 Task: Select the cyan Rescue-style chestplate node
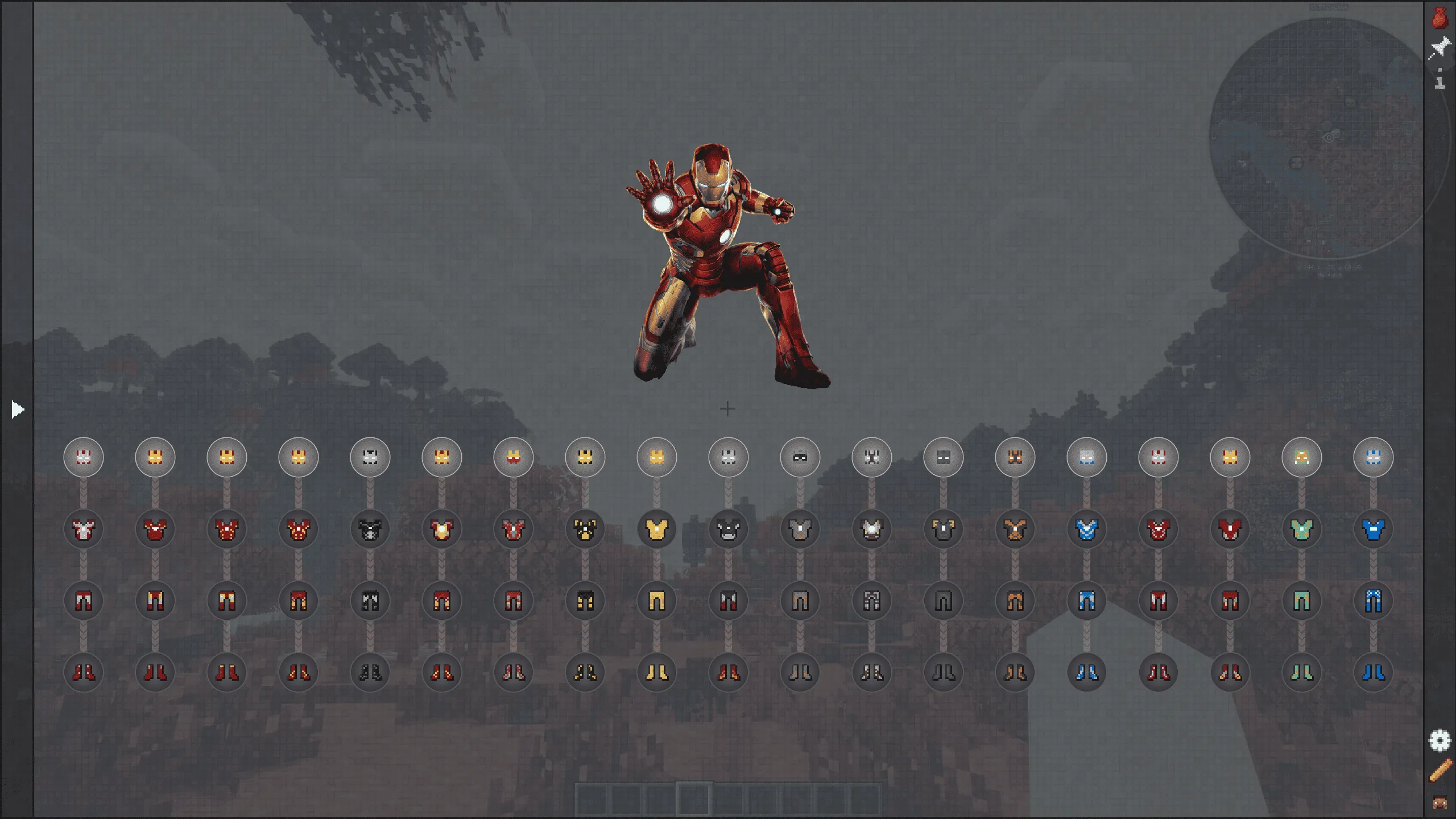[1302, 530]
